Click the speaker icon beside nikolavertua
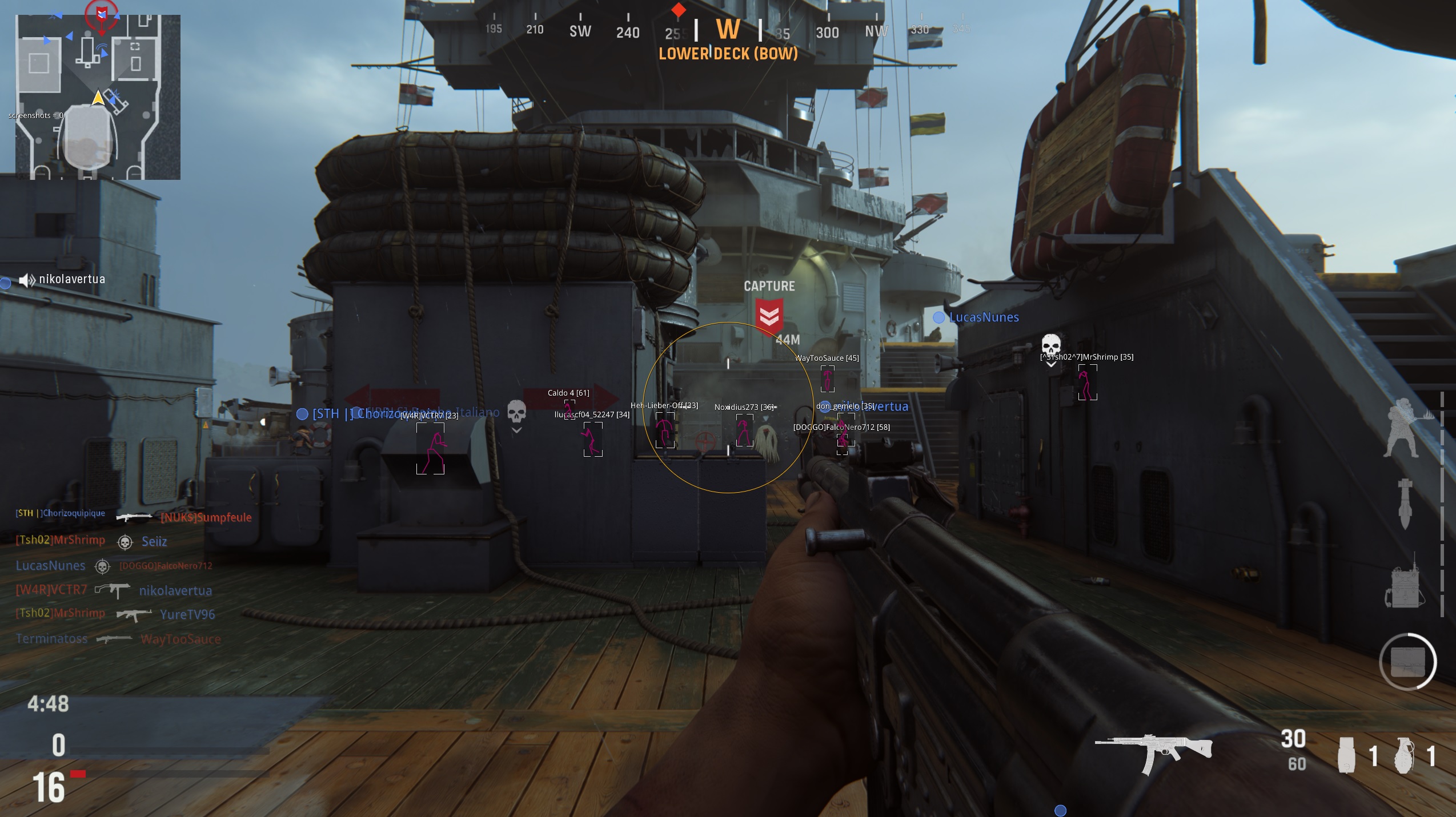The height and width of the screenshot is (817, 1456). (x=26, y=280)
